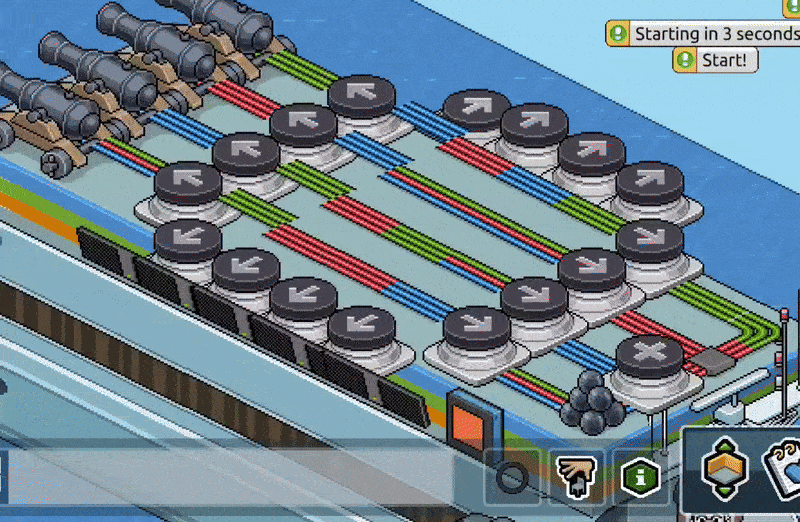Select the "Starting in 3 seconds" chat bubble
The image size is (800, 522).
[x=705, y=33]
